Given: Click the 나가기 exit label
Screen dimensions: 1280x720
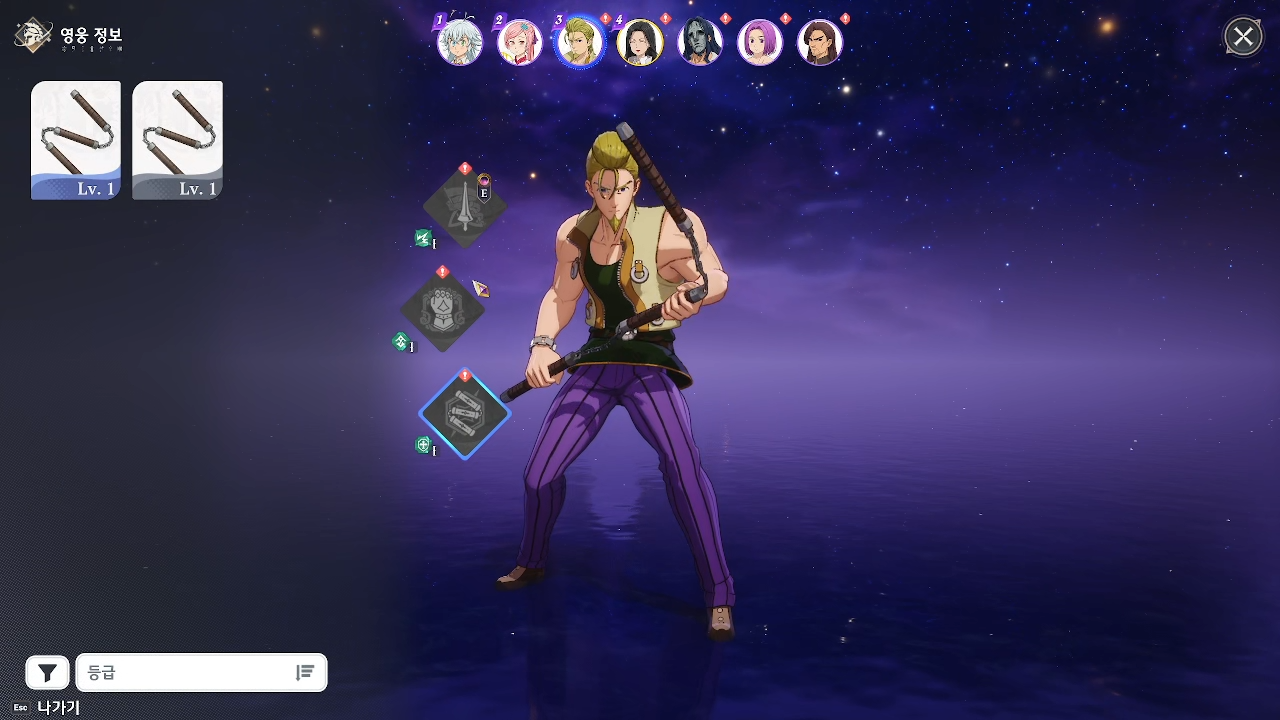Looking at the screenshot, I should pos(58,707).
